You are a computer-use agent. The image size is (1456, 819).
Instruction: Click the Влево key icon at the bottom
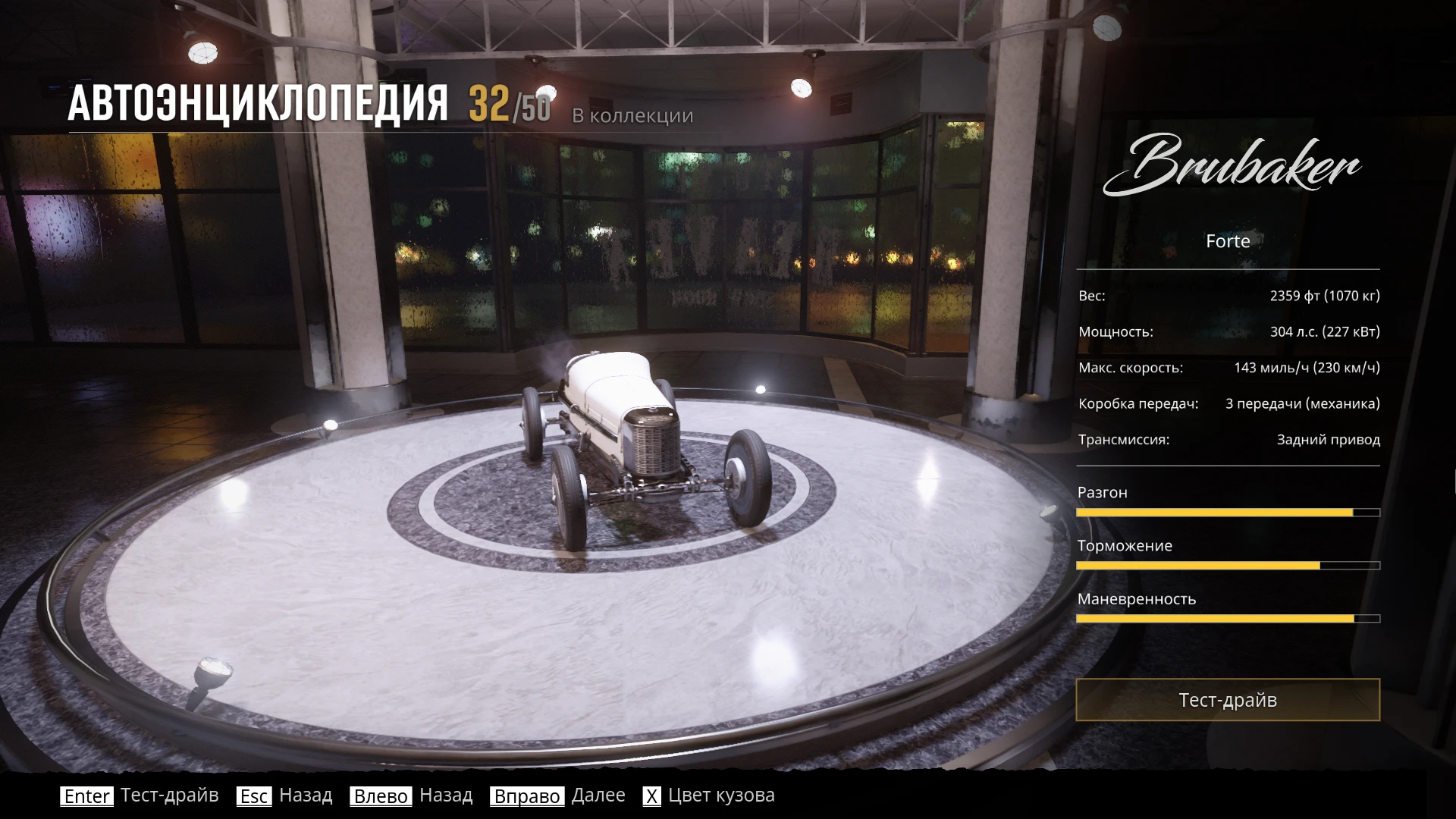(381, 797)
